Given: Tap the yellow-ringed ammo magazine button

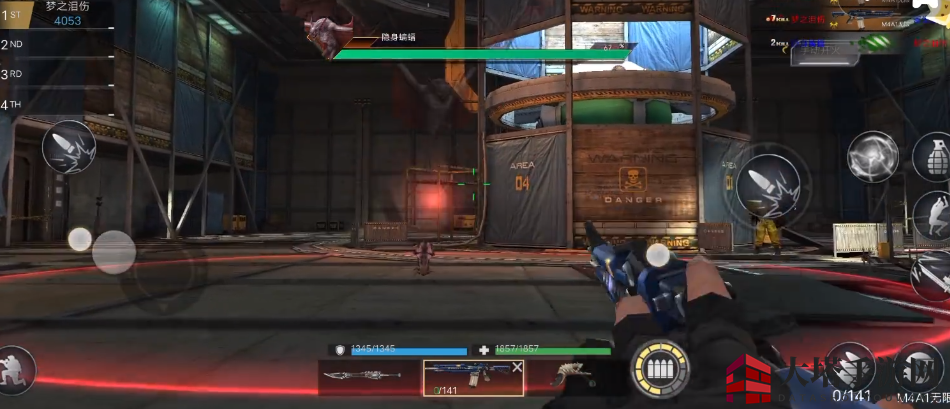Looking at the screenshot, I should (660, 369).
